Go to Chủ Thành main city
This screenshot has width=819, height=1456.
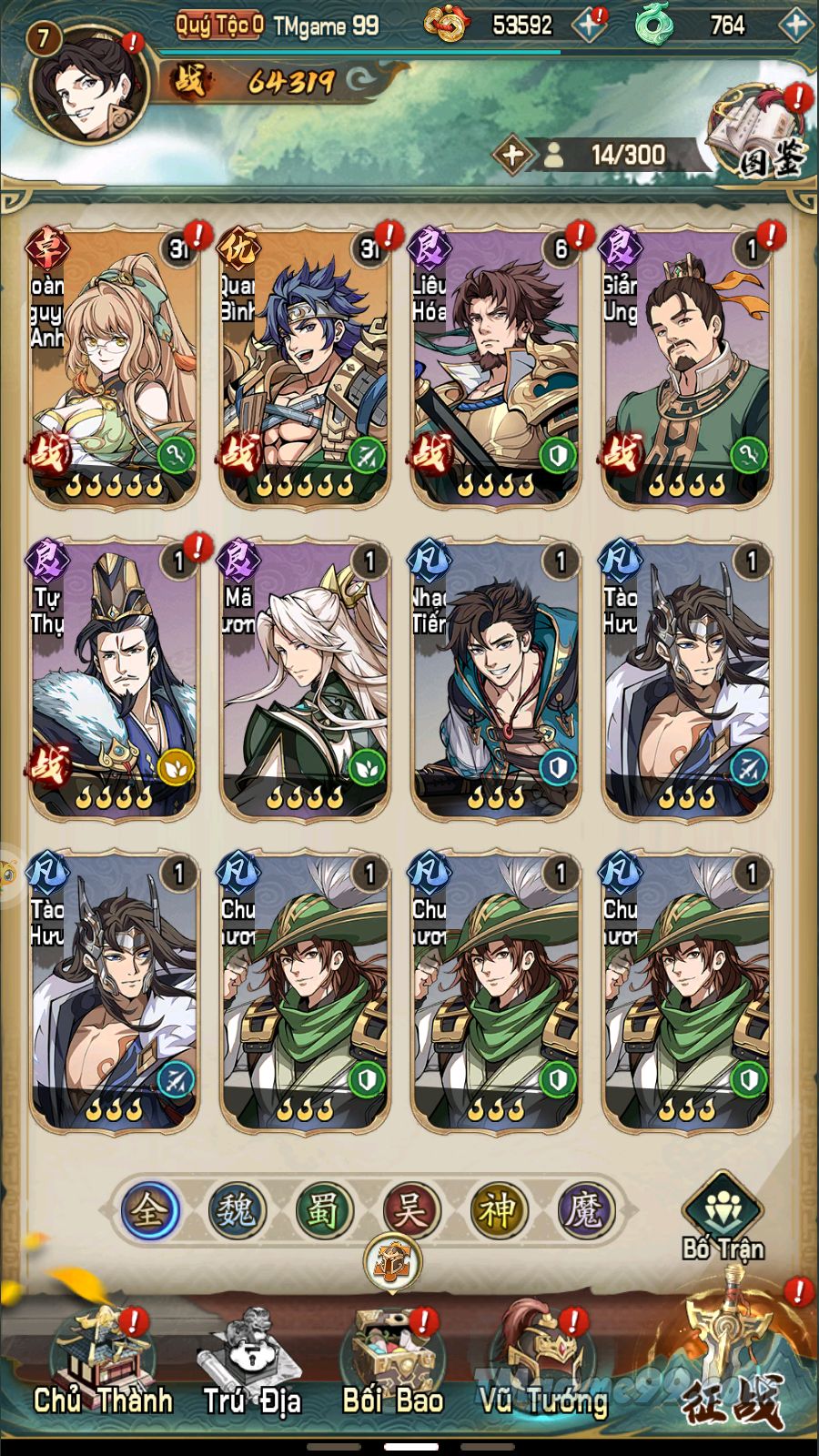[102, 1365]
